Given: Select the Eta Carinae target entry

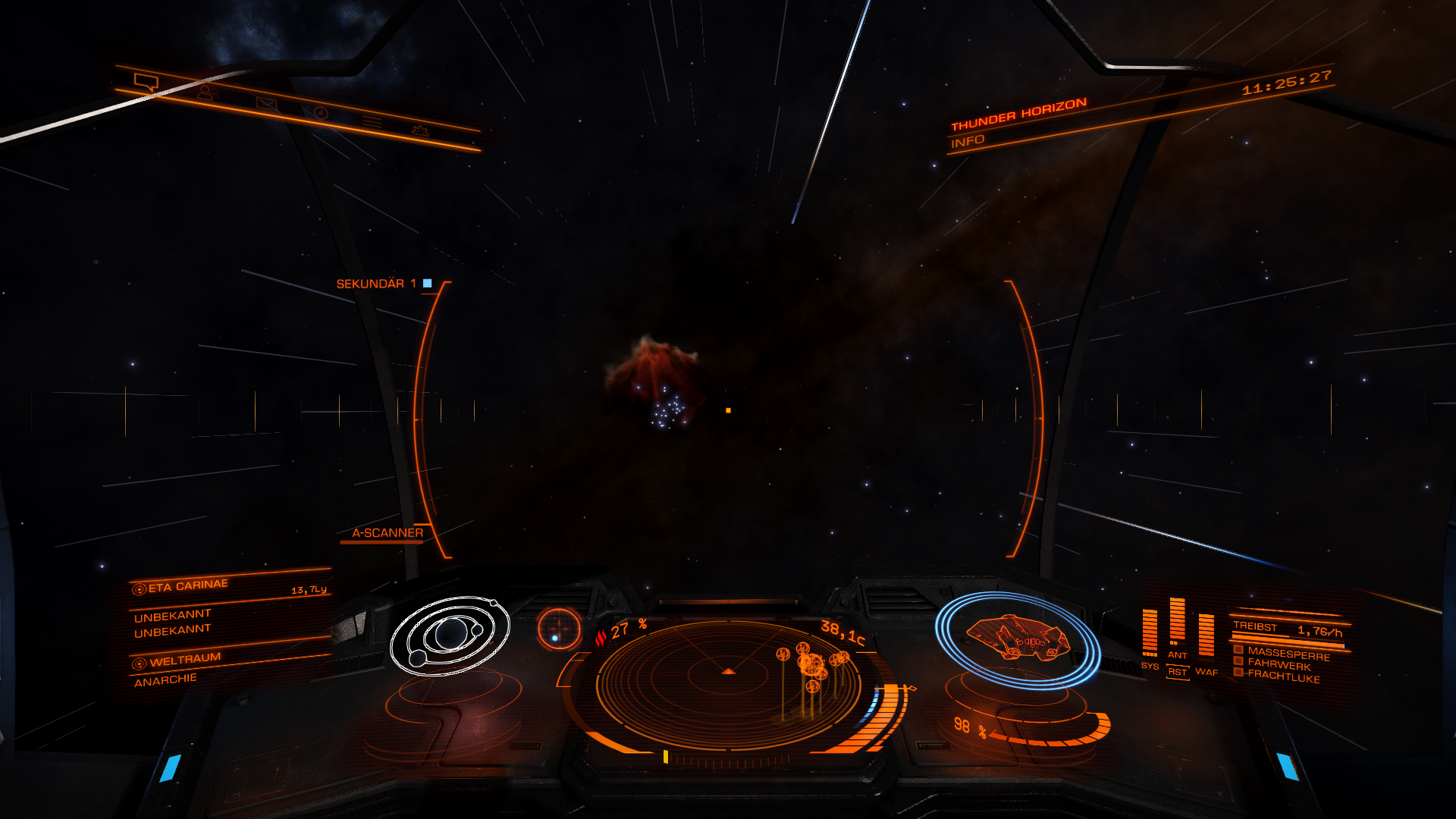Looking at the screenshot, I should [188, 586].
